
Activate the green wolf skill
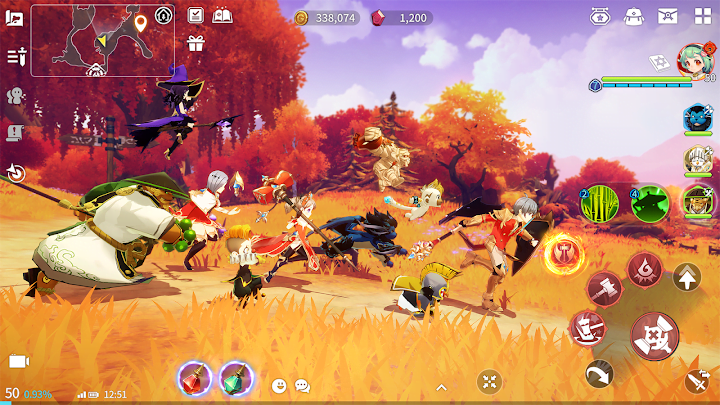tap(649, 203)
